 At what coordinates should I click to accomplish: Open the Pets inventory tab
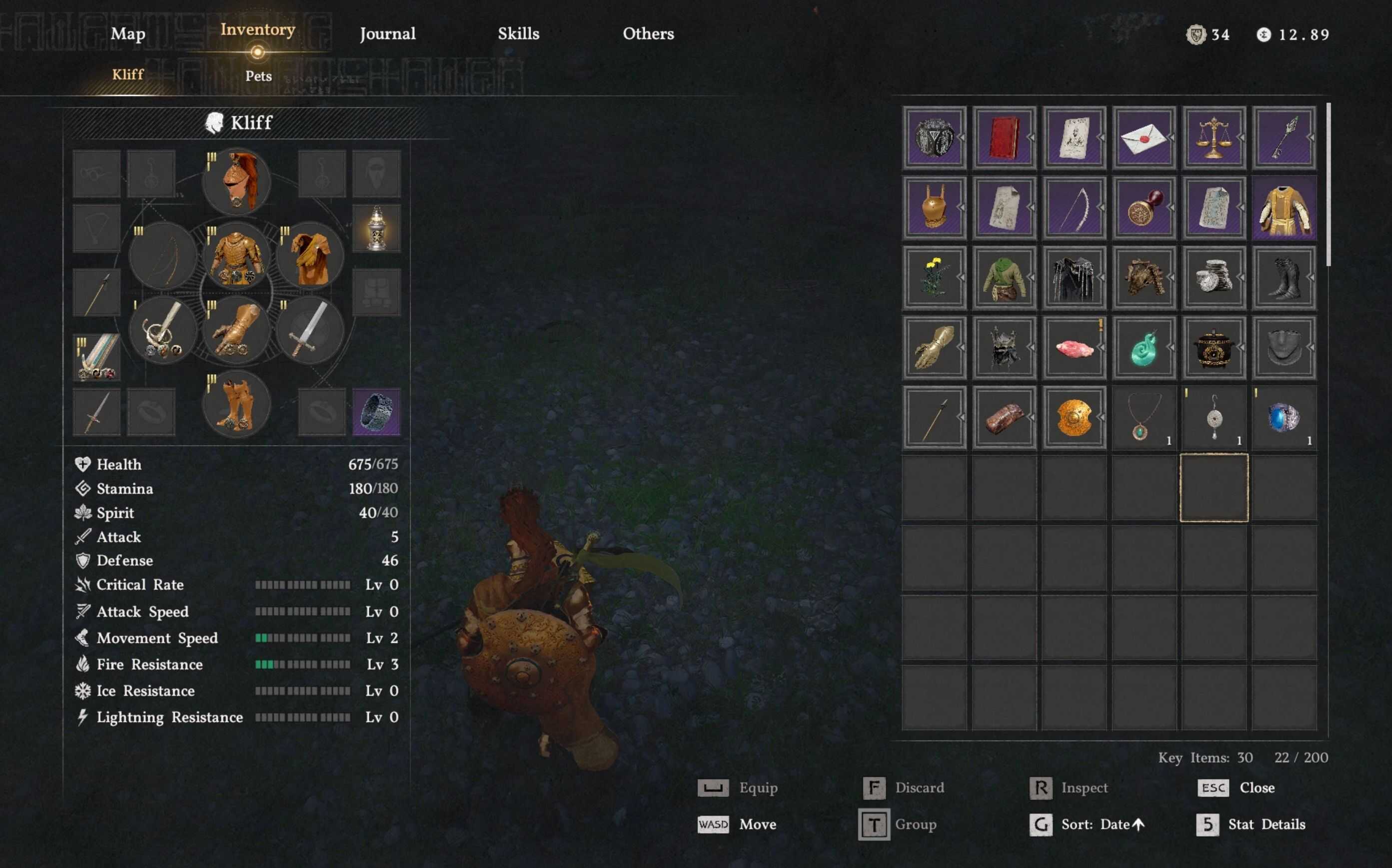click(x=259, y=76)
